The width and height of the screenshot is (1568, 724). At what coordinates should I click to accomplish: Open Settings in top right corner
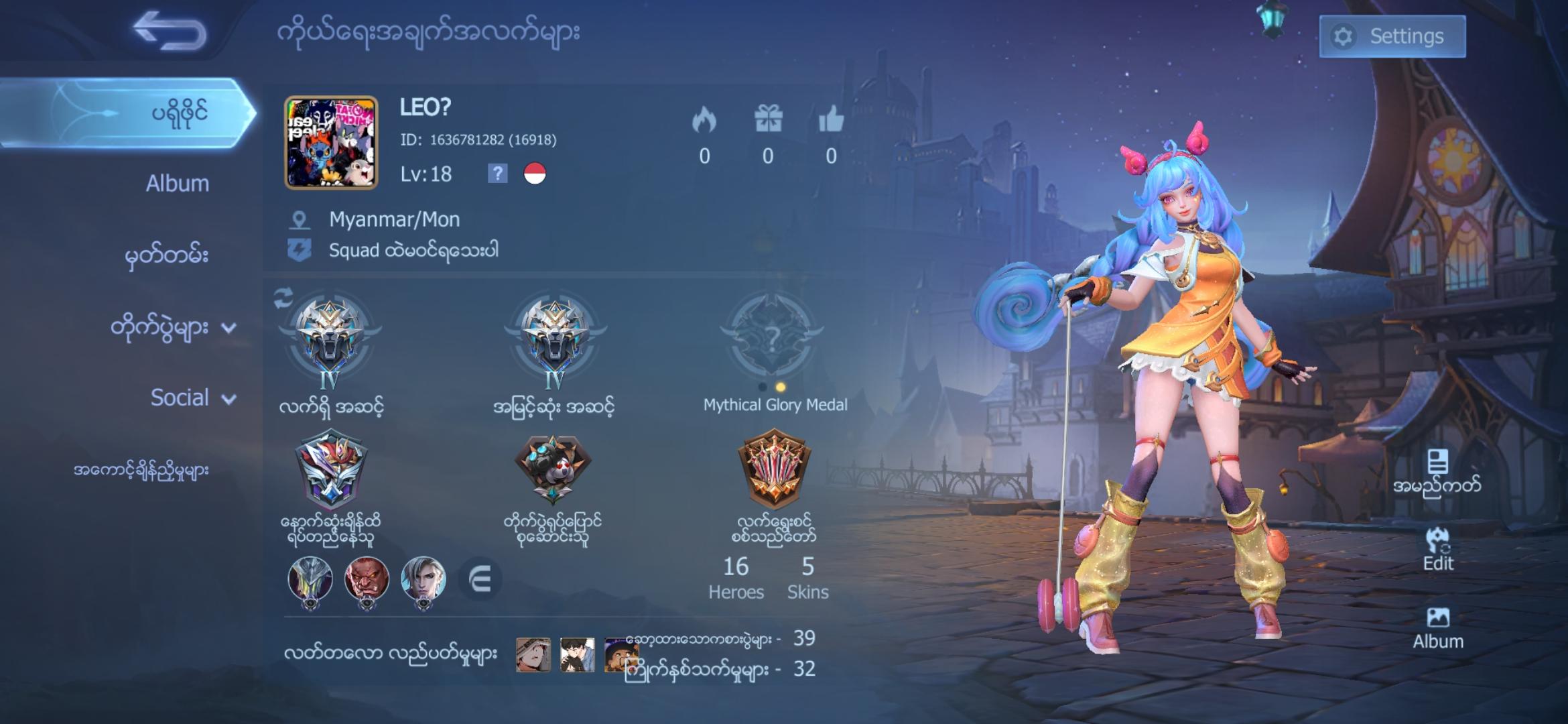pyautogui.click(x=1392, y=36)
